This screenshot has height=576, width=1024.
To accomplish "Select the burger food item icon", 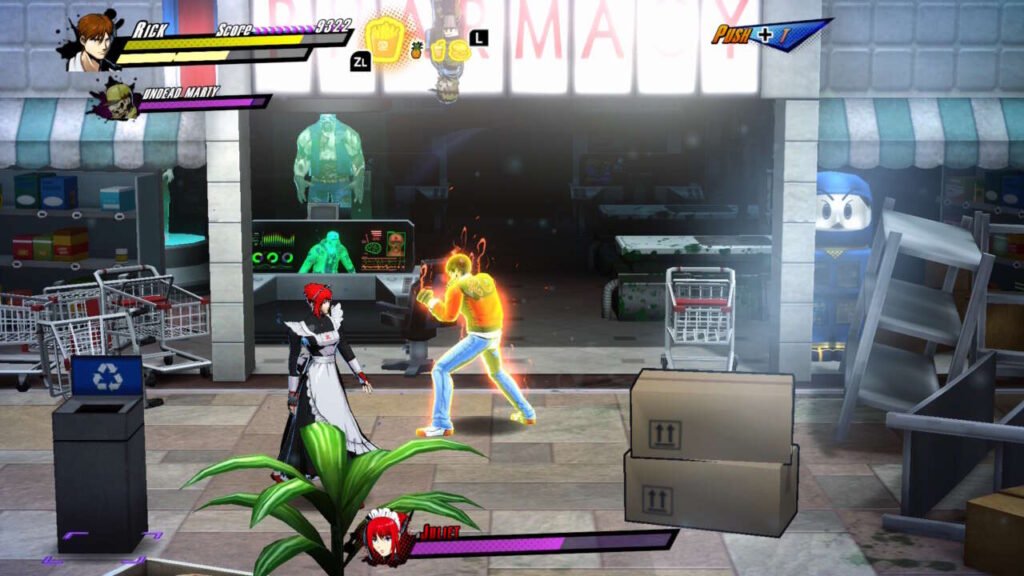I will (457, 49).
